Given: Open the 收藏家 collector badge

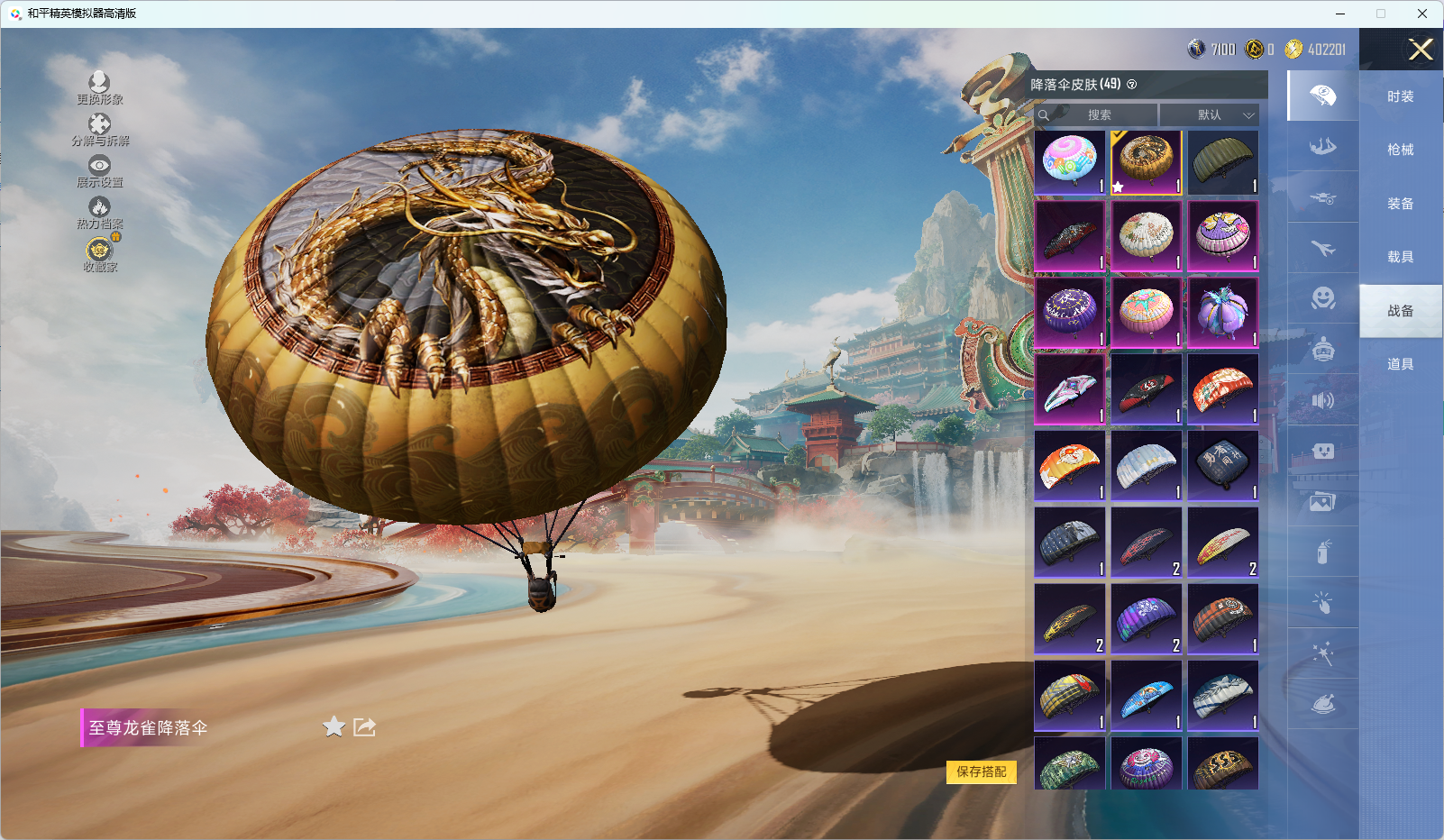Looking at the screenshot, I should (x=99, y=253).
